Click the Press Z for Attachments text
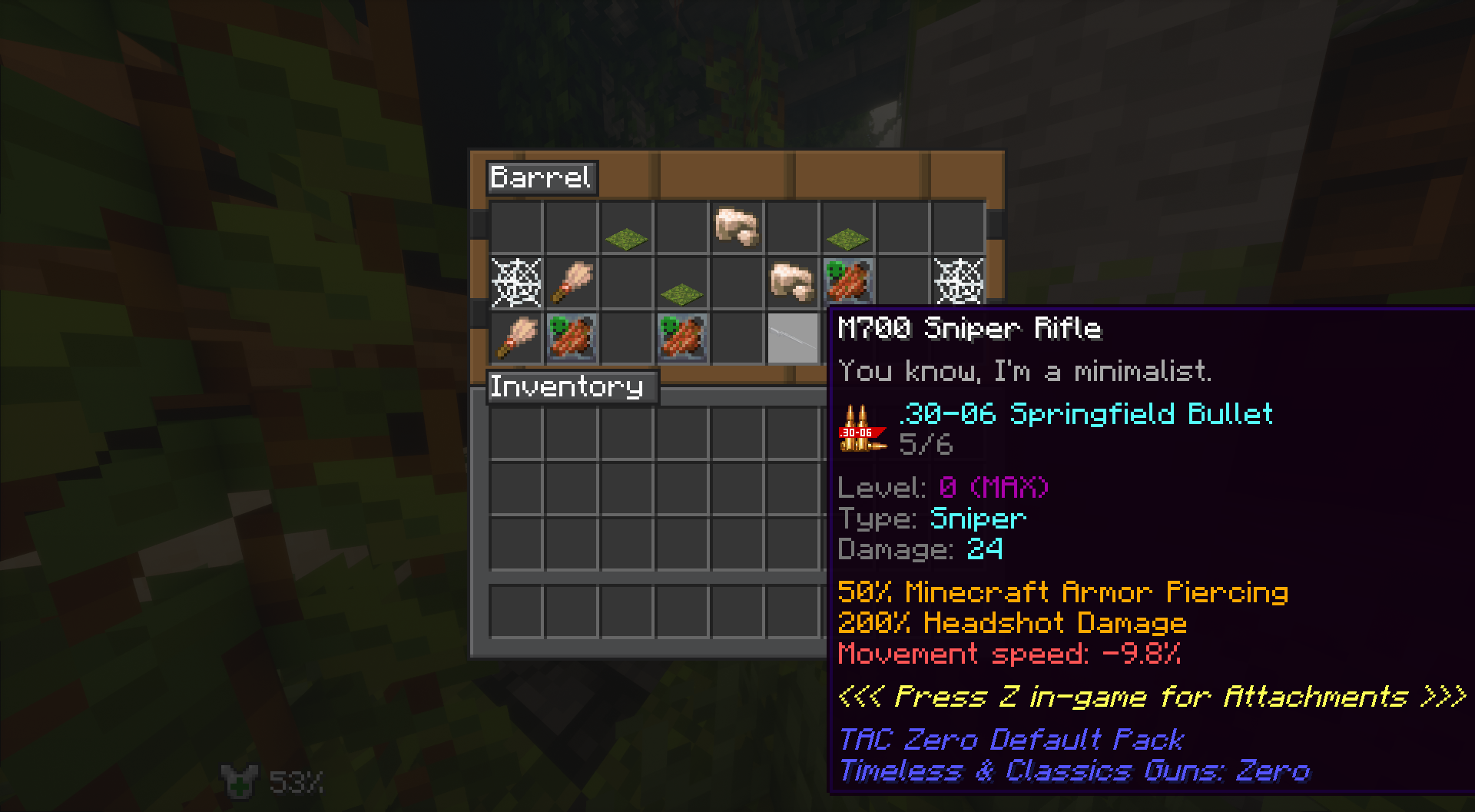Screen dimensions: 1475x812 (x=1149, y=697)
